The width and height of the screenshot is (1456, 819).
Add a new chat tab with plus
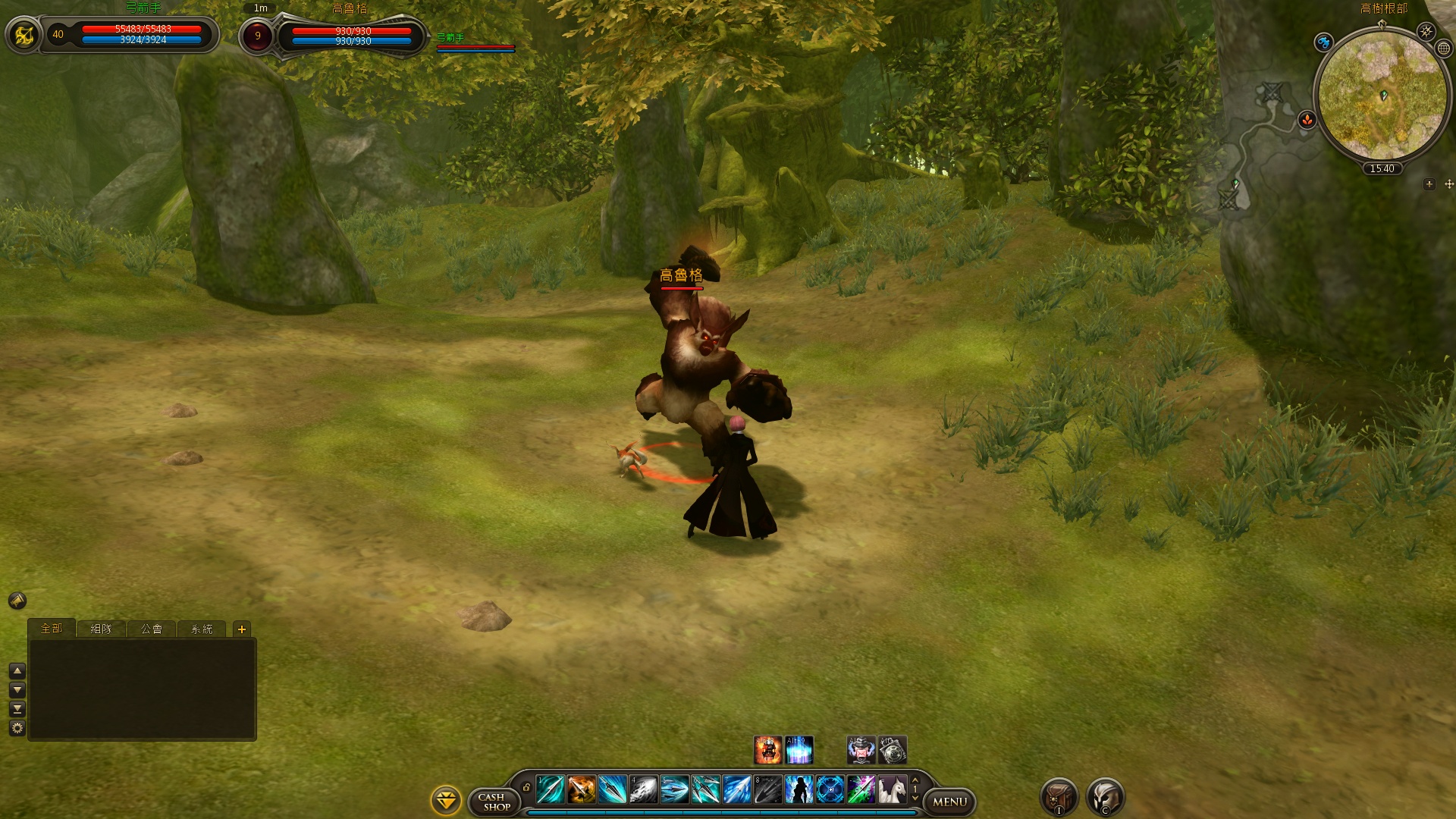242,629
